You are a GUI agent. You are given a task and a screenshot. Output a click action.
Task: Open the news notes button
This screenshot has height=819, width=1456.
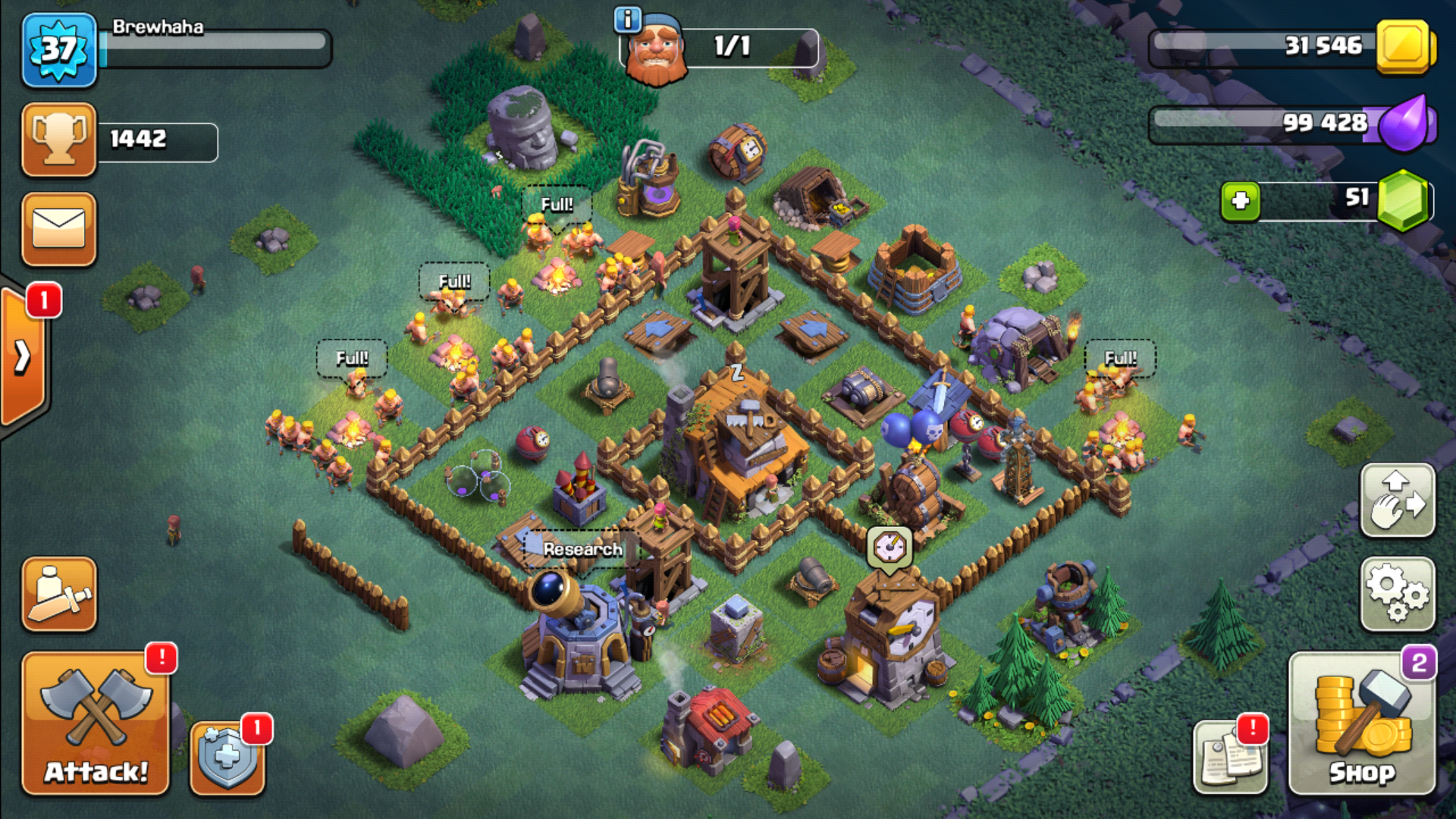[x=1230, y=757]
